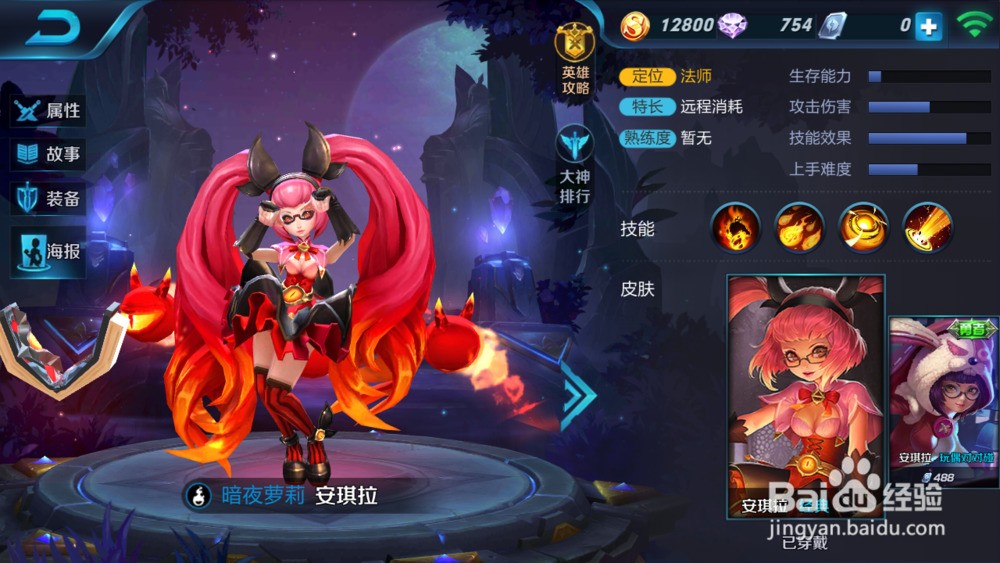1000x563 pixels.
Task: Select the fire beam skill icon
Action: pos(927,228)
